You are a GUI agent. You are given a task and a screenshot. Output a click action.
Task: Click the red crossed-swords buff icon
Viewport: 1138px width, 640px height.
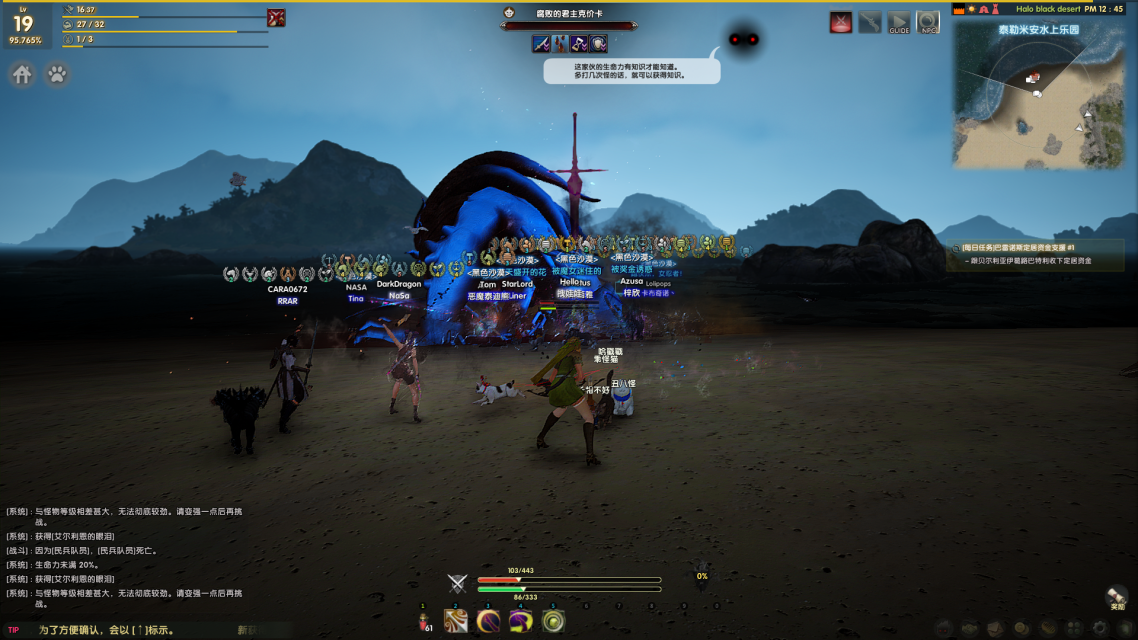(277, 17)
